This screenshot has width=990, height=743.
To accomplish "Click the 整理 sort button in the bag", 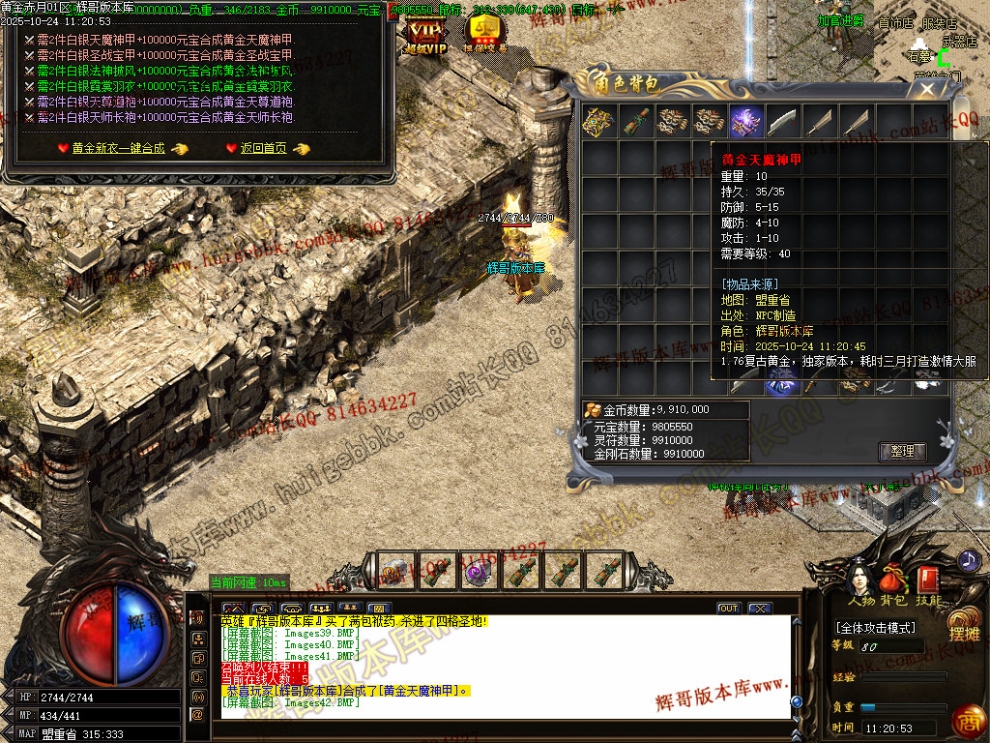I will click(902, 451).
